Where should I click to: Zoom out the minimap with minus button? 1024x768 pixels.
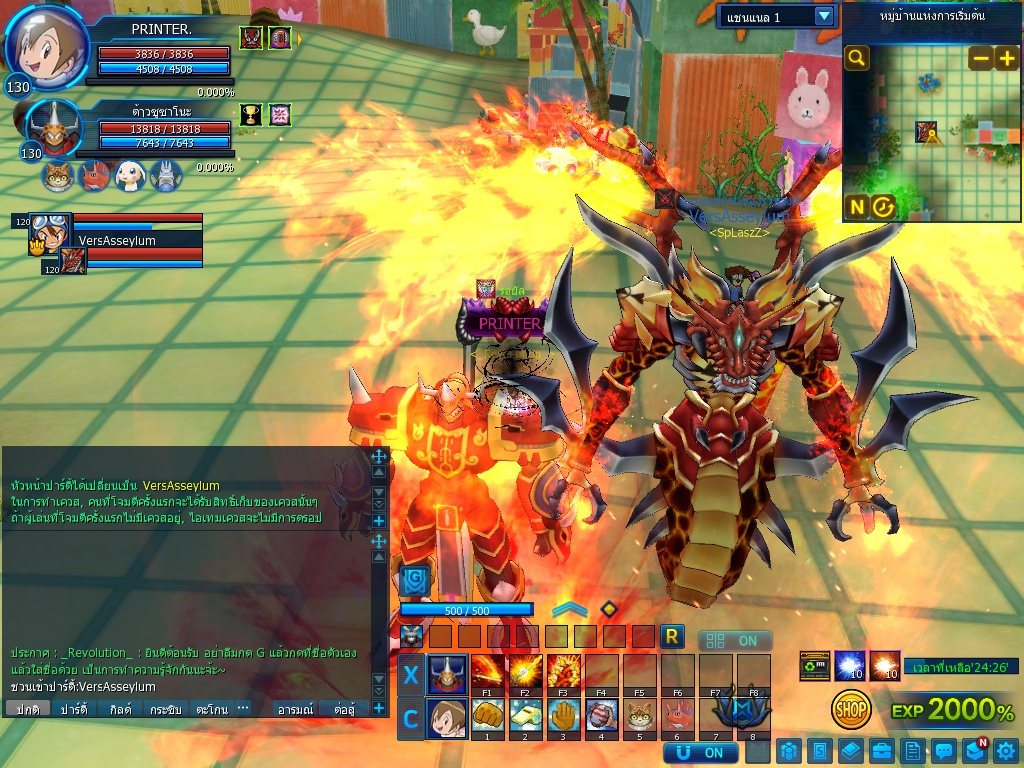(981, 58)
